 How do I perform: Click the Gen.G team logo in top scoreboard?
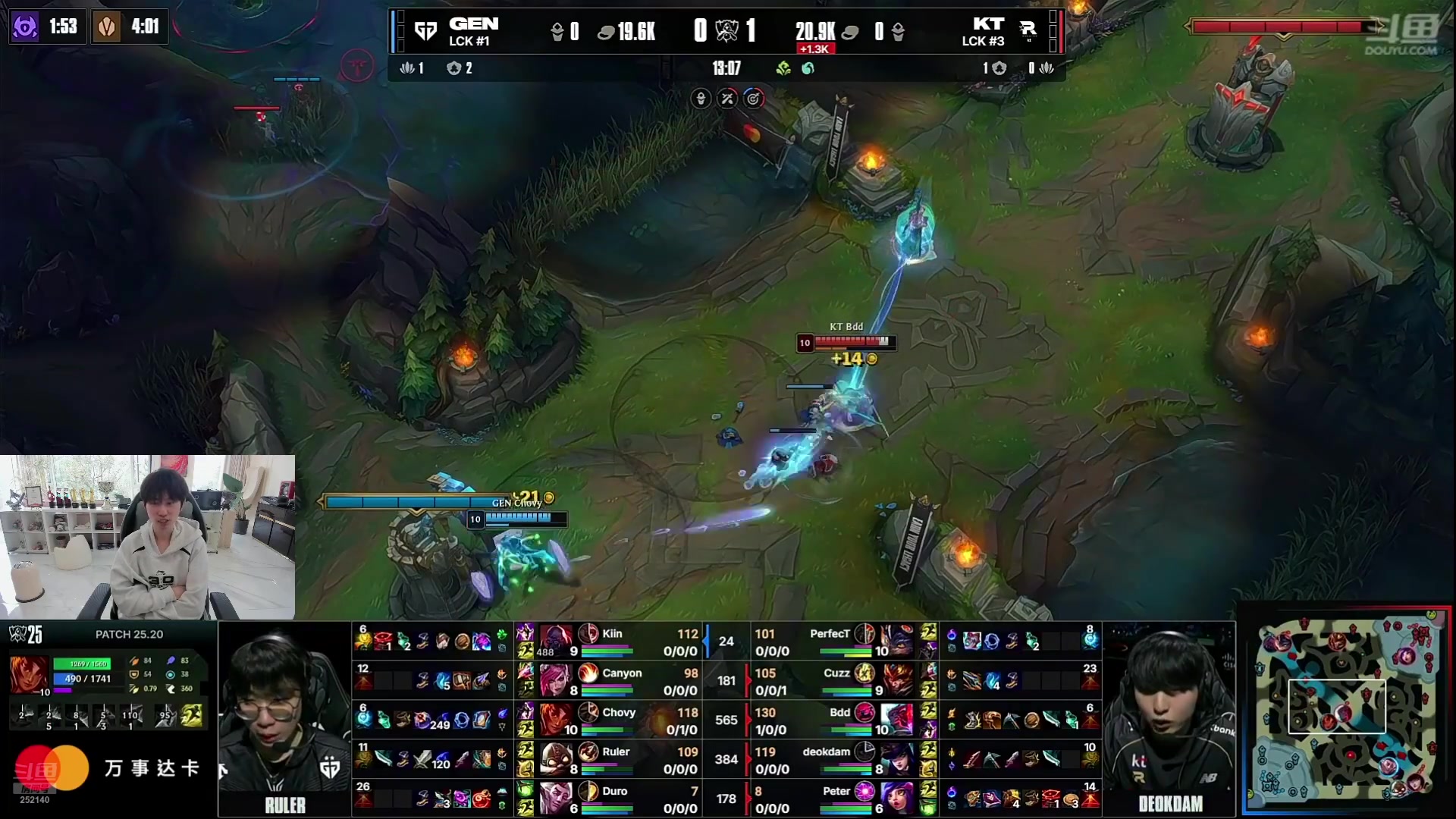(x=425, y=31)
